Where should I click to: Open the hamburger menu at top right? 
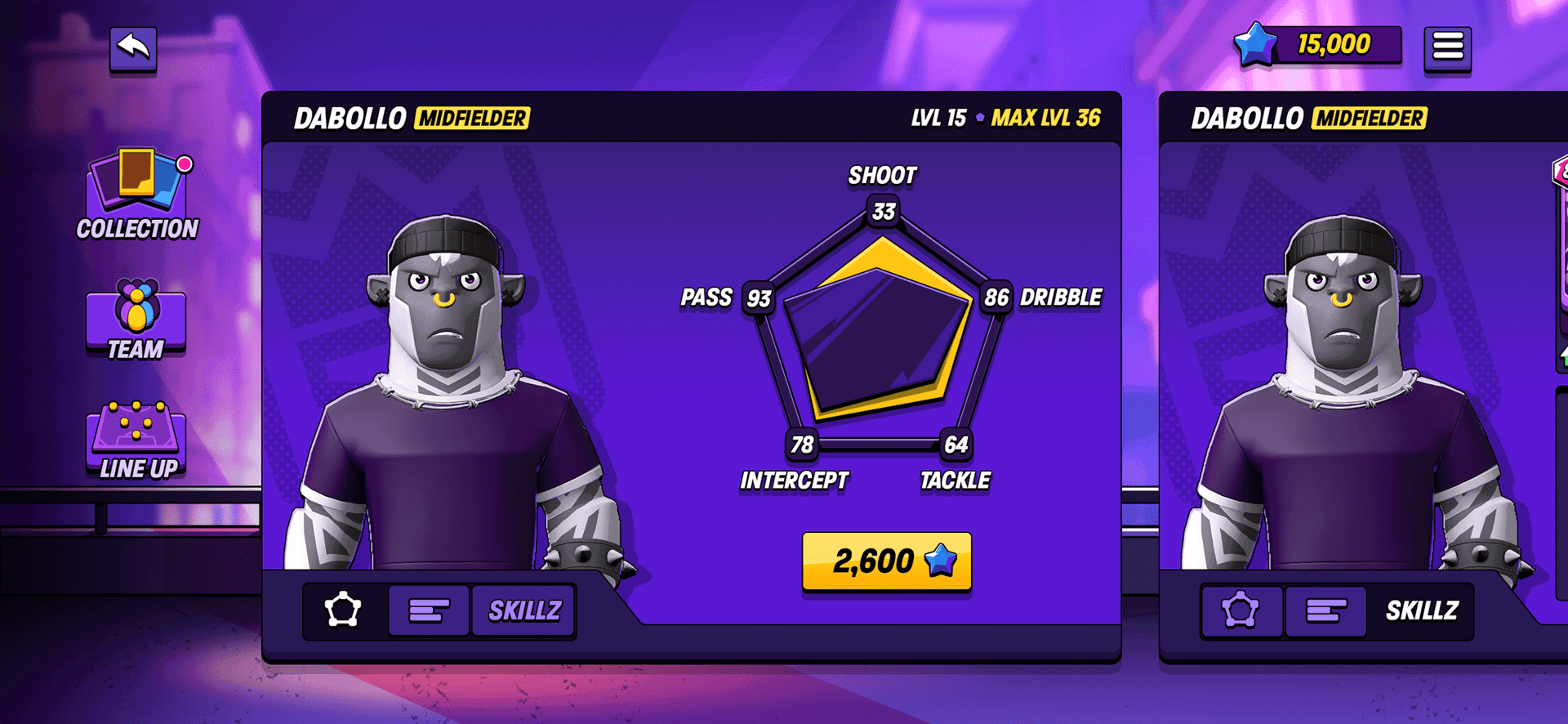tap(1448, 47)
